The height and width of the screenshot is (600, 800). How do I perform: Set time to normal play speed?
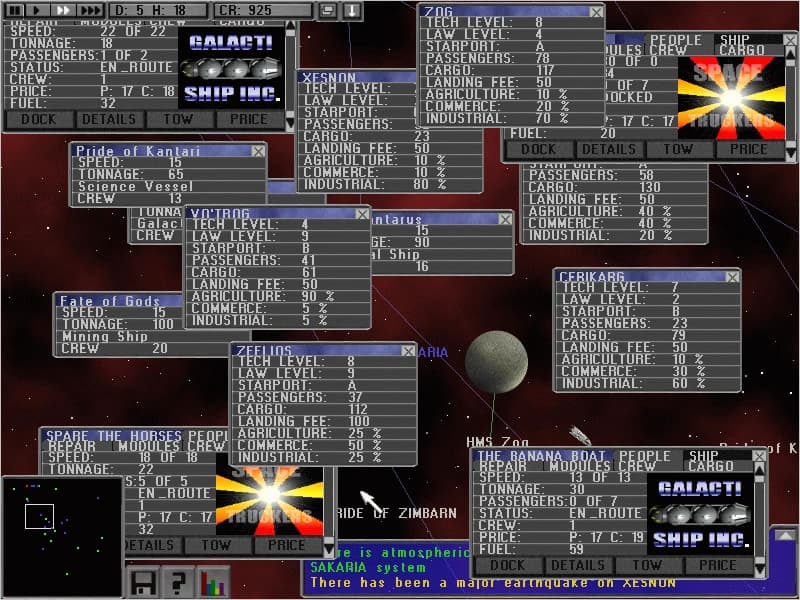click(x=37, y=10)
